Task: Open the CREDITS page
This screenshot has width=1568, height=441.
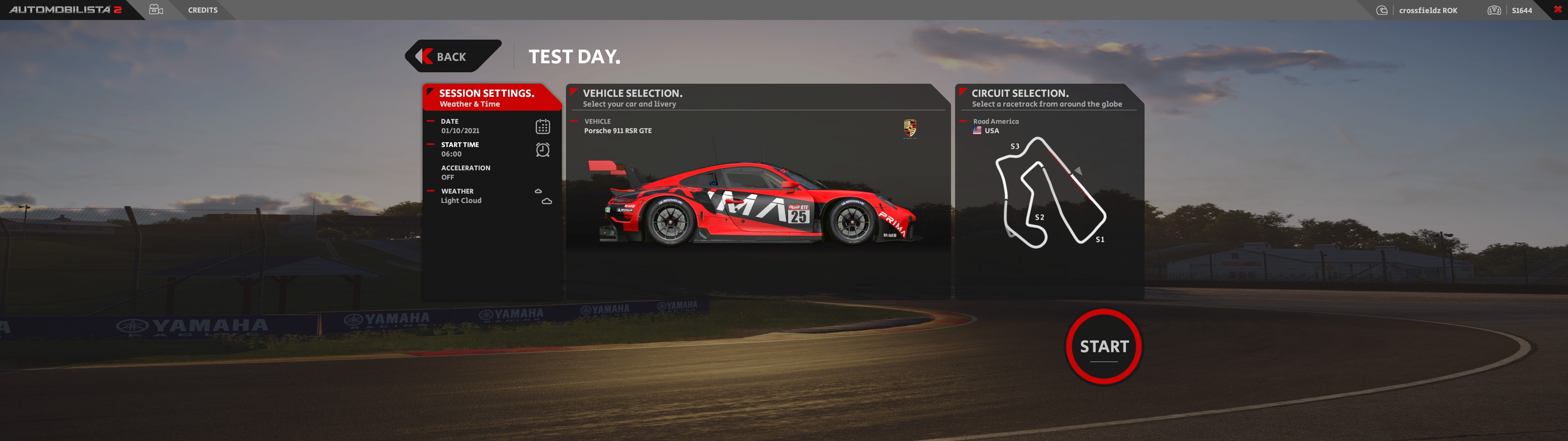Action: pyautogui.click(x=203, y=10)
